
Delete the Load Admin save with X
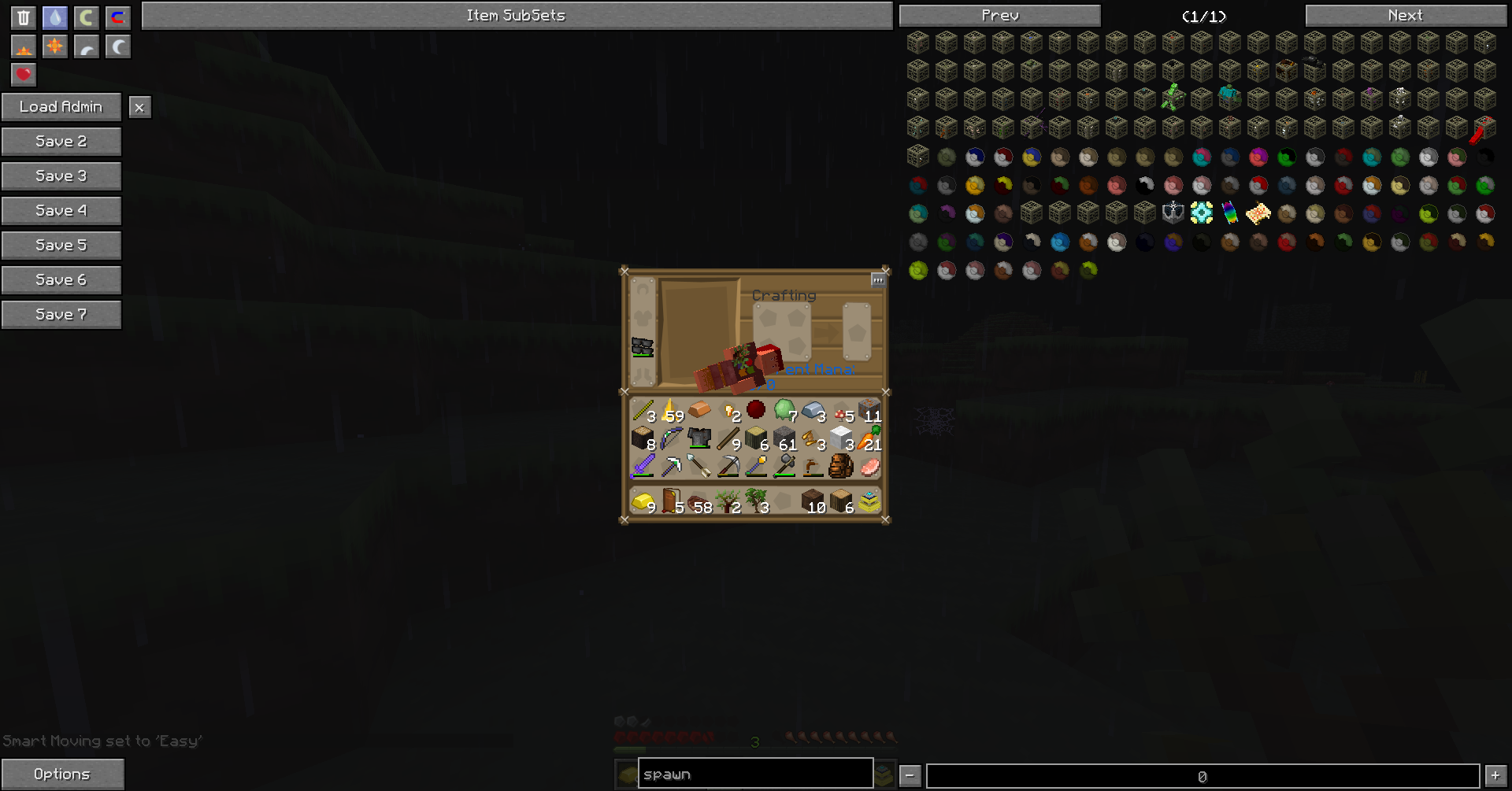(139, 108)
